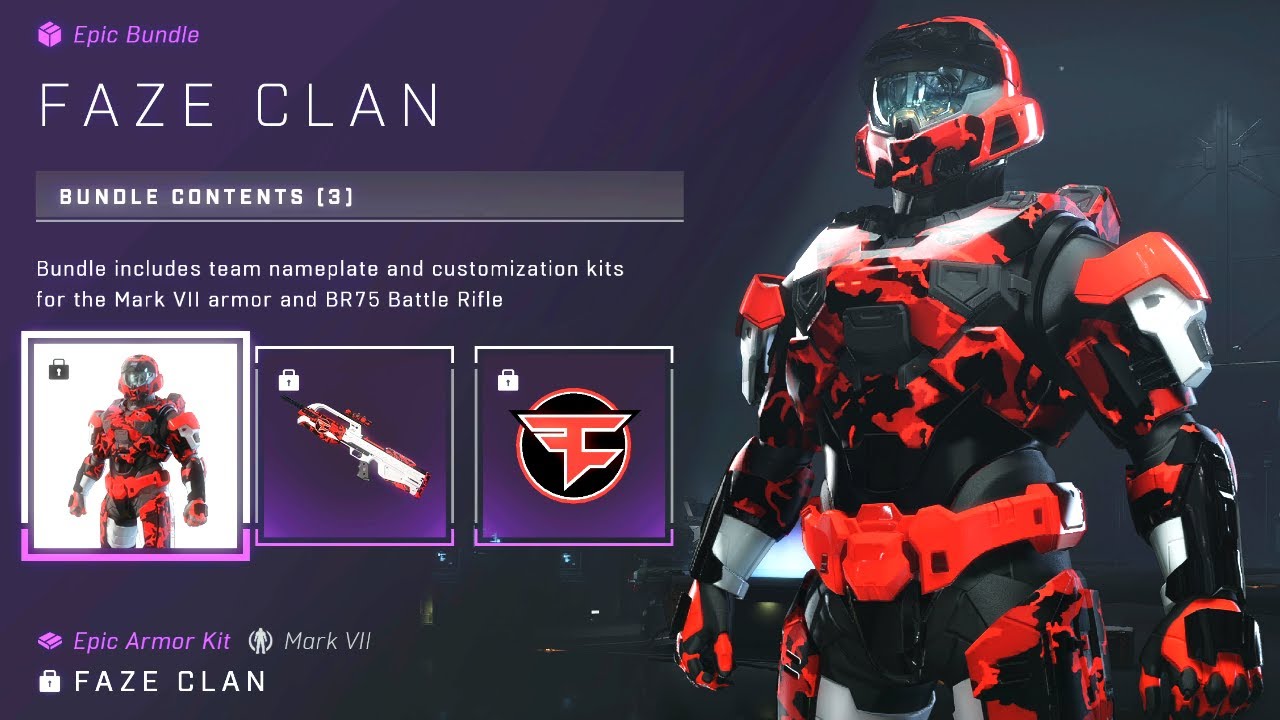
Task: Pick the FaZe logo nameplate tile
Action: 573,445
